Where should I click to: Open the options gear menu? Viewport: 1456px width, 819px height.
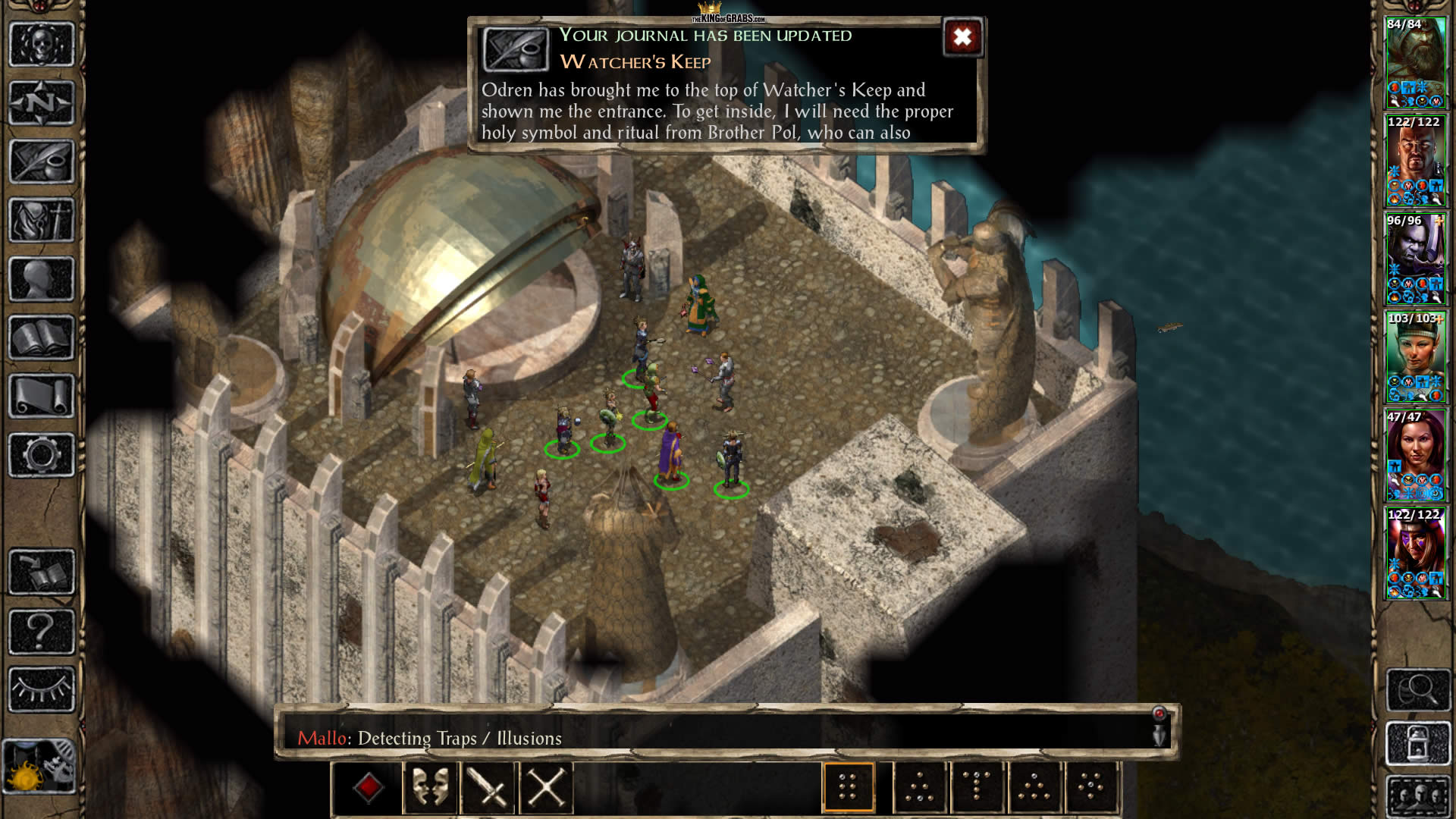point(42,455)
